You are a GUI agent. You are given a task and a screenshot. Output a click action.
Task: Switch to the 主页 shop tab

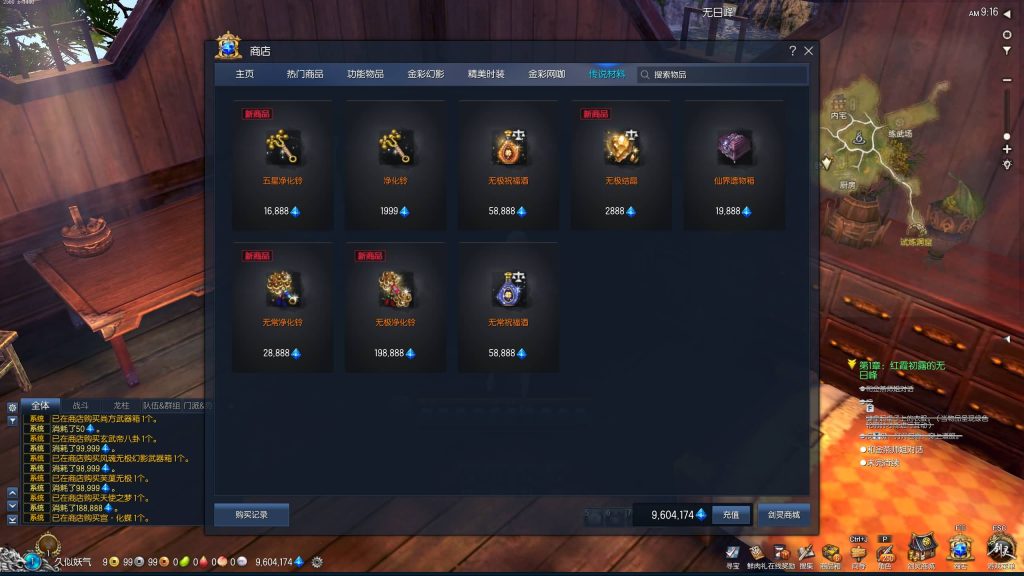coord(244,74)
